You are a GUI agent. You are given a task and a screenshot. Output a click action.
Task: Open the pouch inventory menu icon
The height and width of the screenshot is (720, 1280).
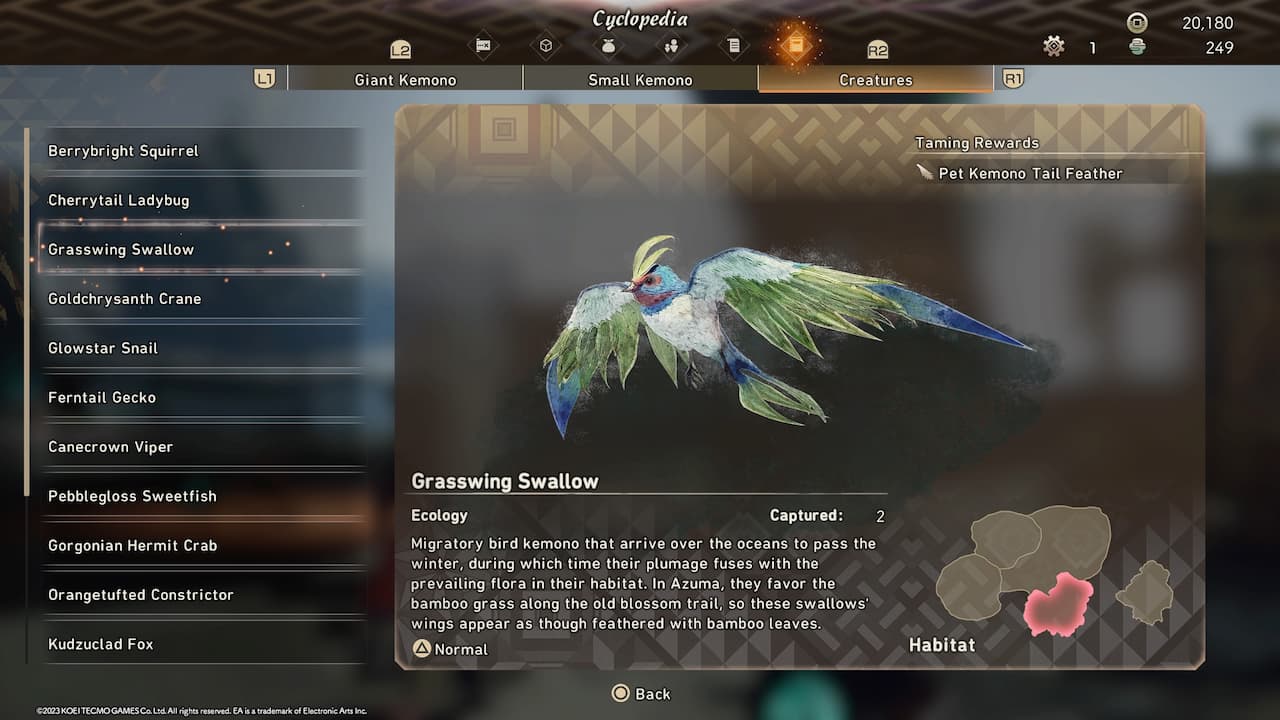coord(609,45)
